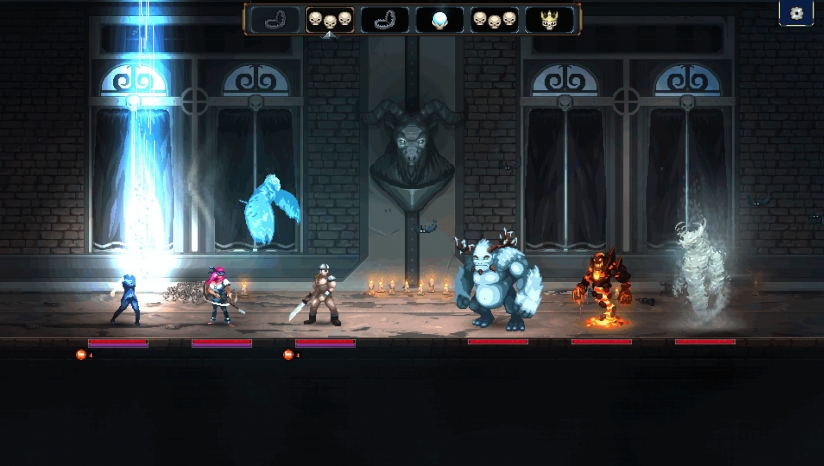Select the highlighted three-skull stage with arrow marker
Screen dimensions: 824x466
coord(329,19)
